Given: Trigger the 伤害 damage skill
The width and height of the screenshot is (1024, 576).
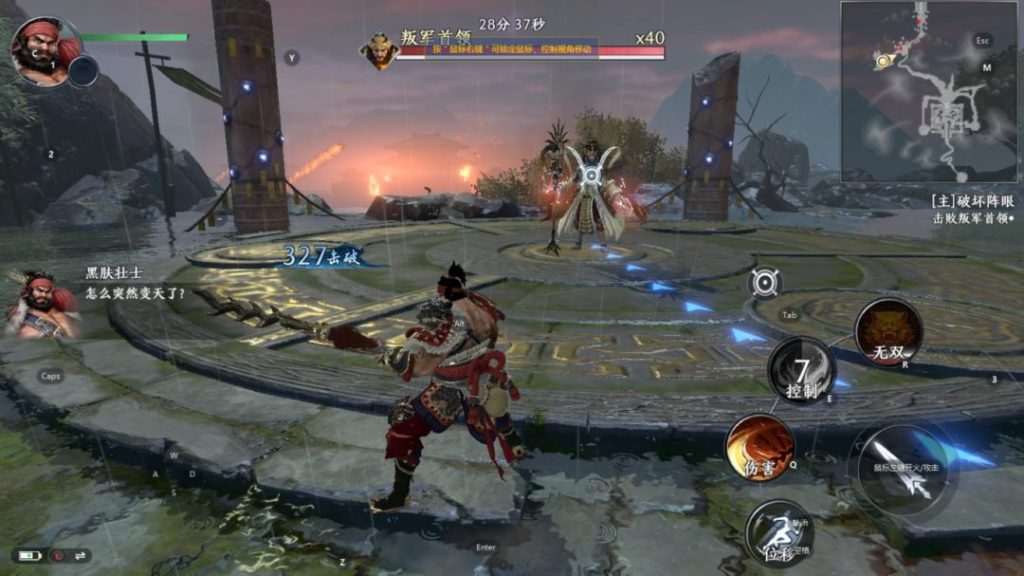Looking at the screenshot, I should click(760, 446).
